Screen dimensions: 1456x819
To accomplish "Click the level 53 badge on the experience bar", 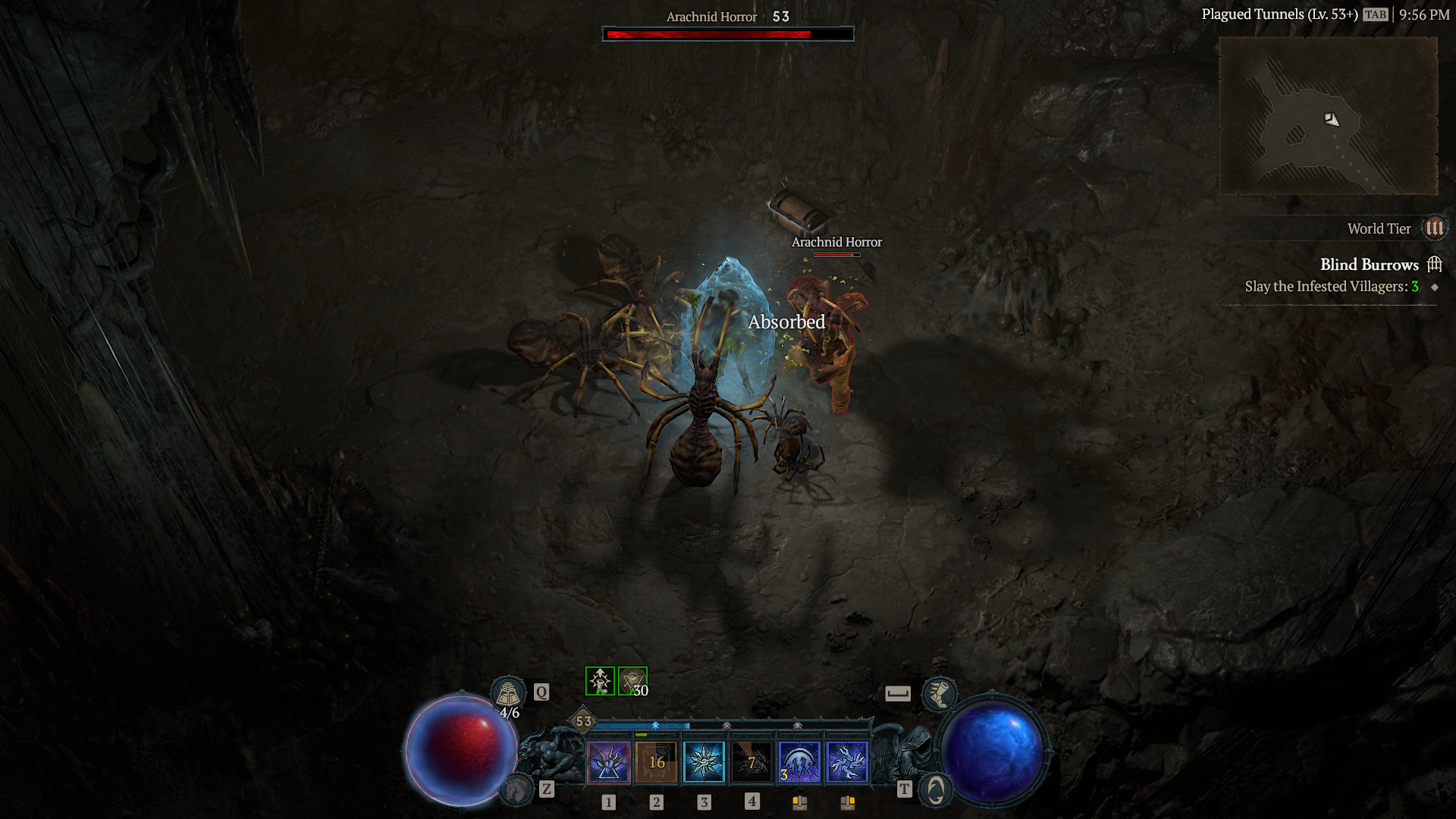I will pos(583,721).
